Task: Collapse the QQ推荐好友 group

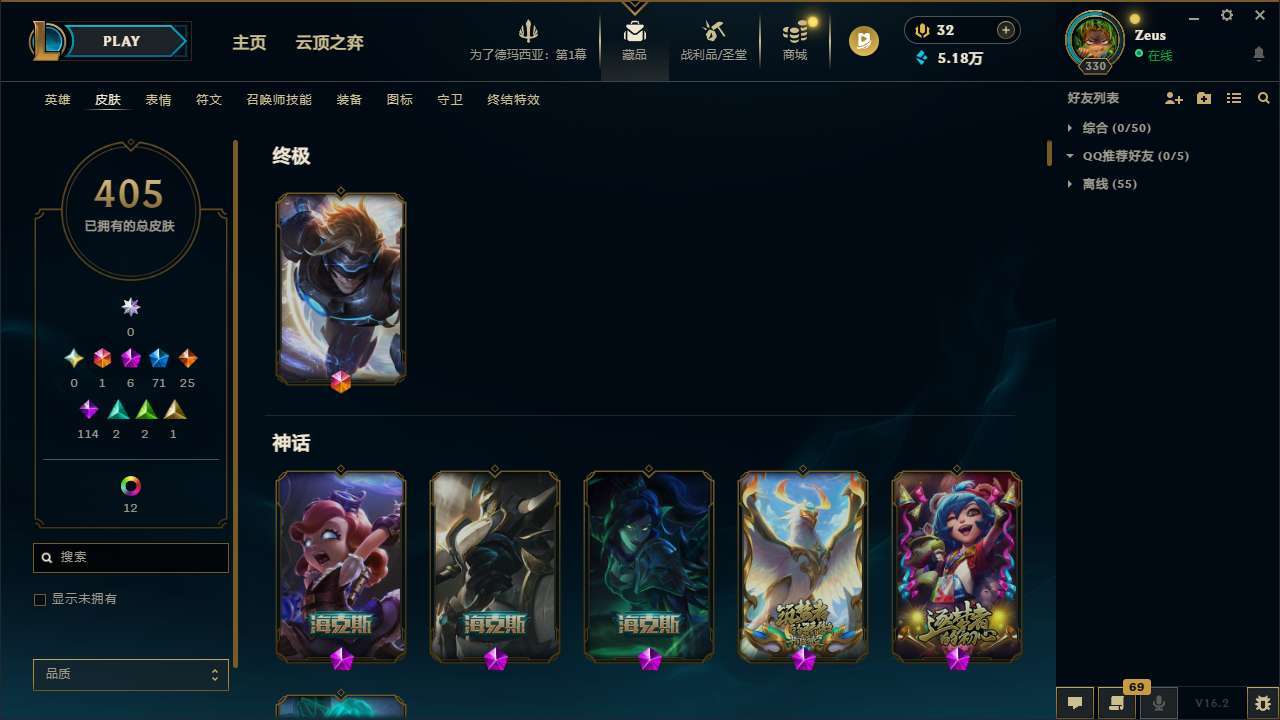Action: 1068,156
